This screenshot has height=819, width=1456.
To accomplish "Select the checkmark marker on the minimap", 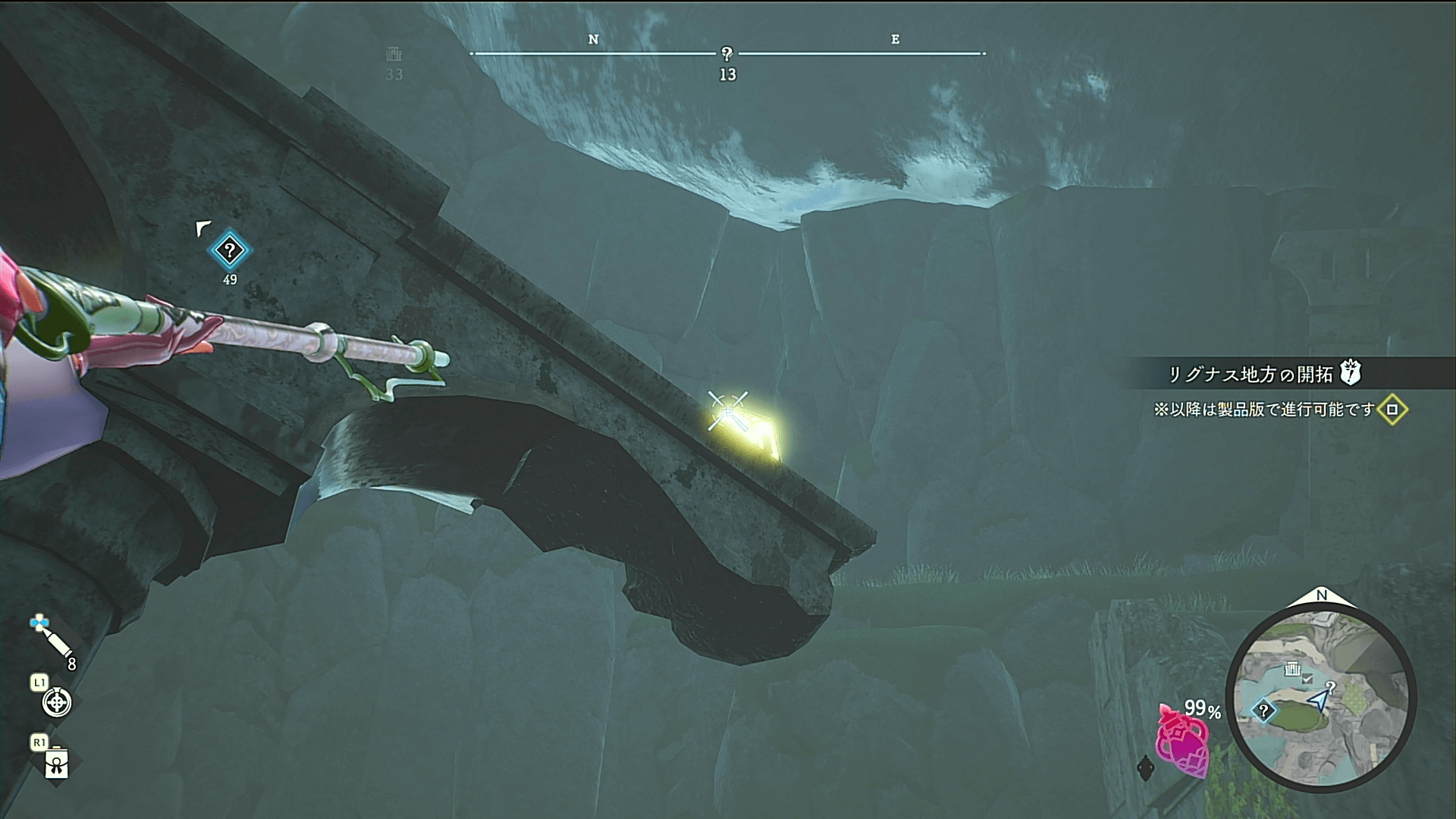I will pos(1307,679).
